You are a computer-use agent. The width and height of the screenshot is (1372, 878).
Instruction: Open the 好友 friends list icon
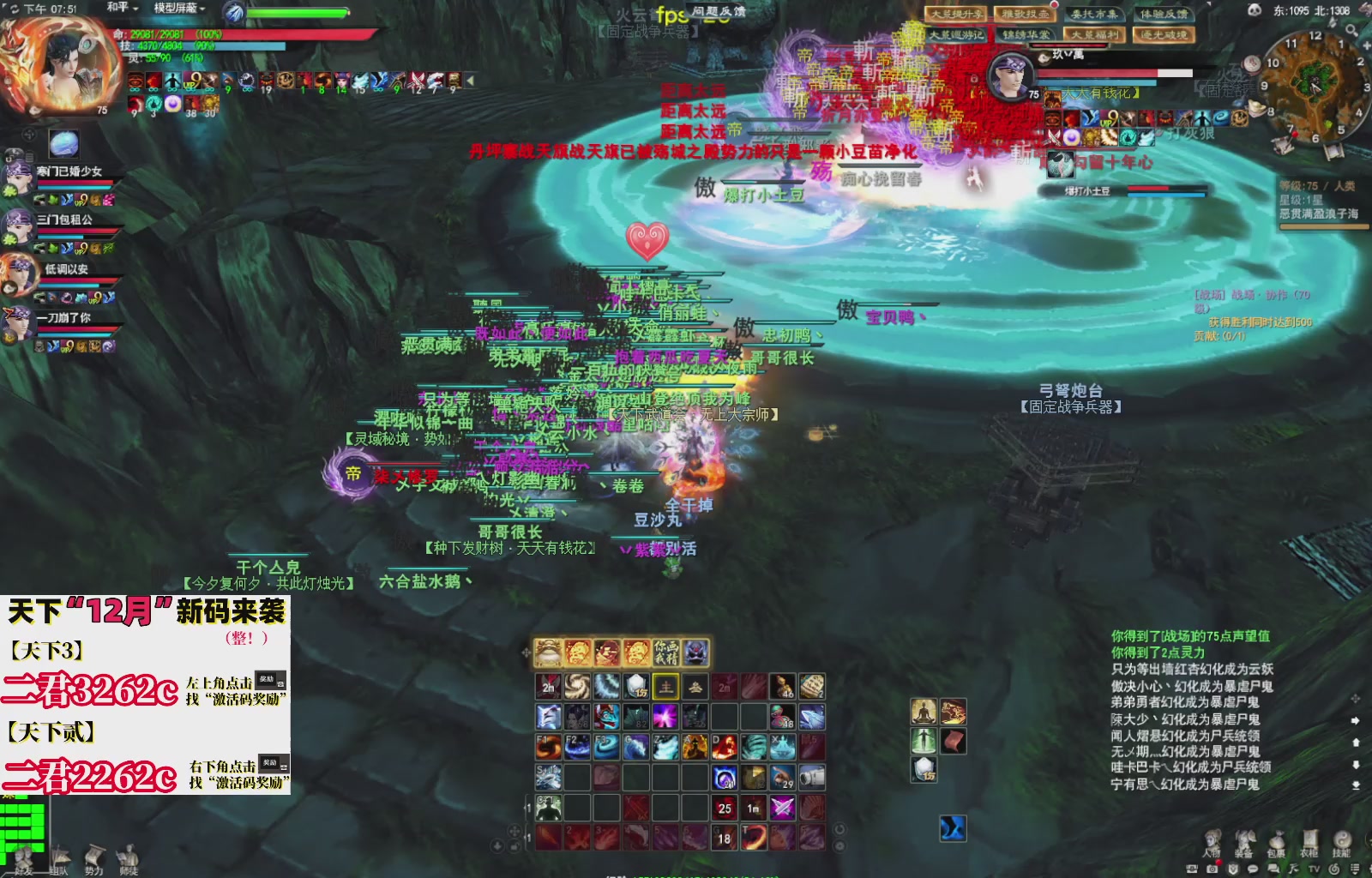pos(24,860)
